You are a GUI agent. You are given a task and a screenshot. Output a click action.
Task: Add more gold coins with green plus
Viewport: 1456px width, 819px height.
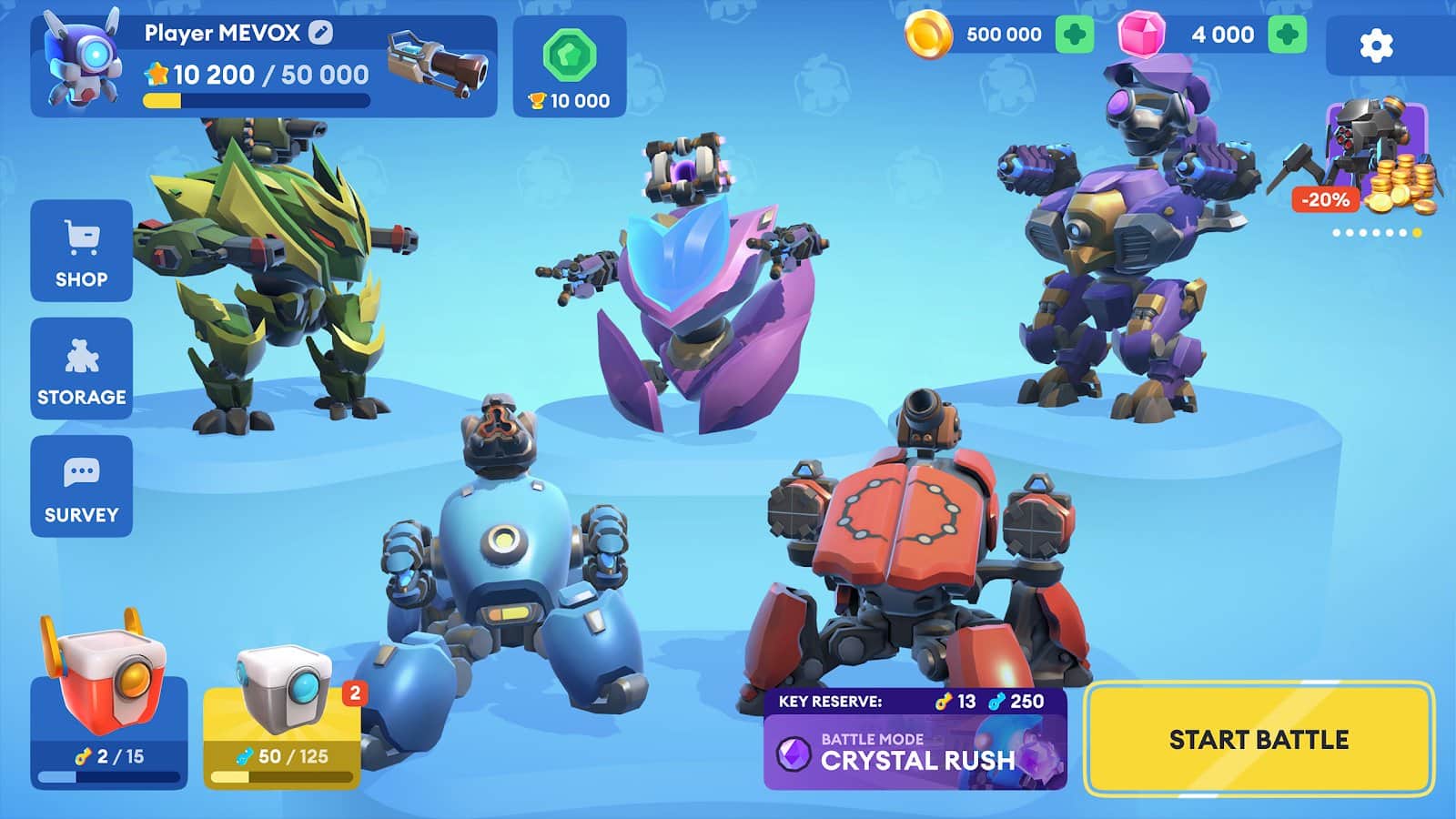coord(1075,35)
